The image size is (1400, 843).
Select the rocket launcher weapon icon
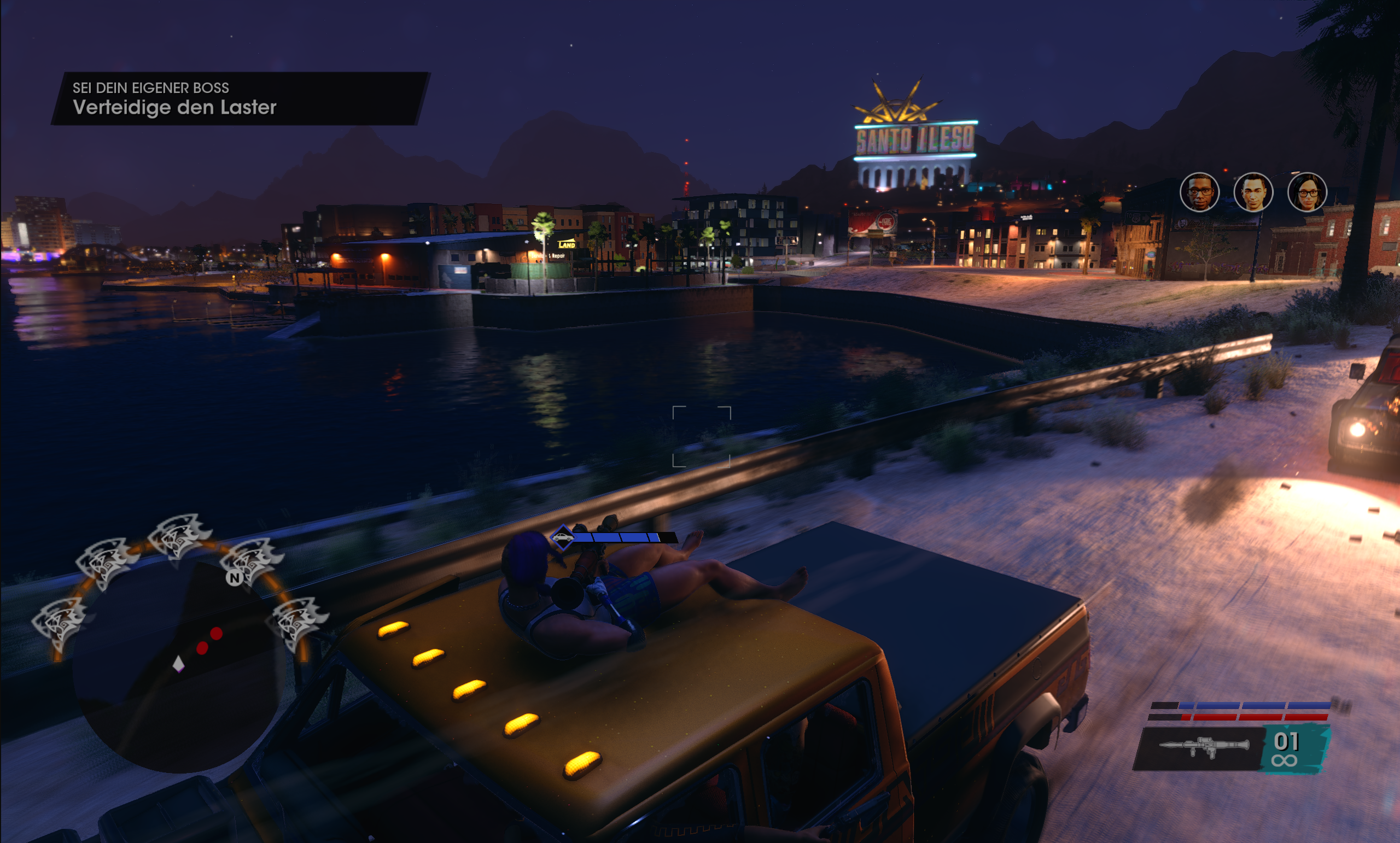tap(1204, 746)
